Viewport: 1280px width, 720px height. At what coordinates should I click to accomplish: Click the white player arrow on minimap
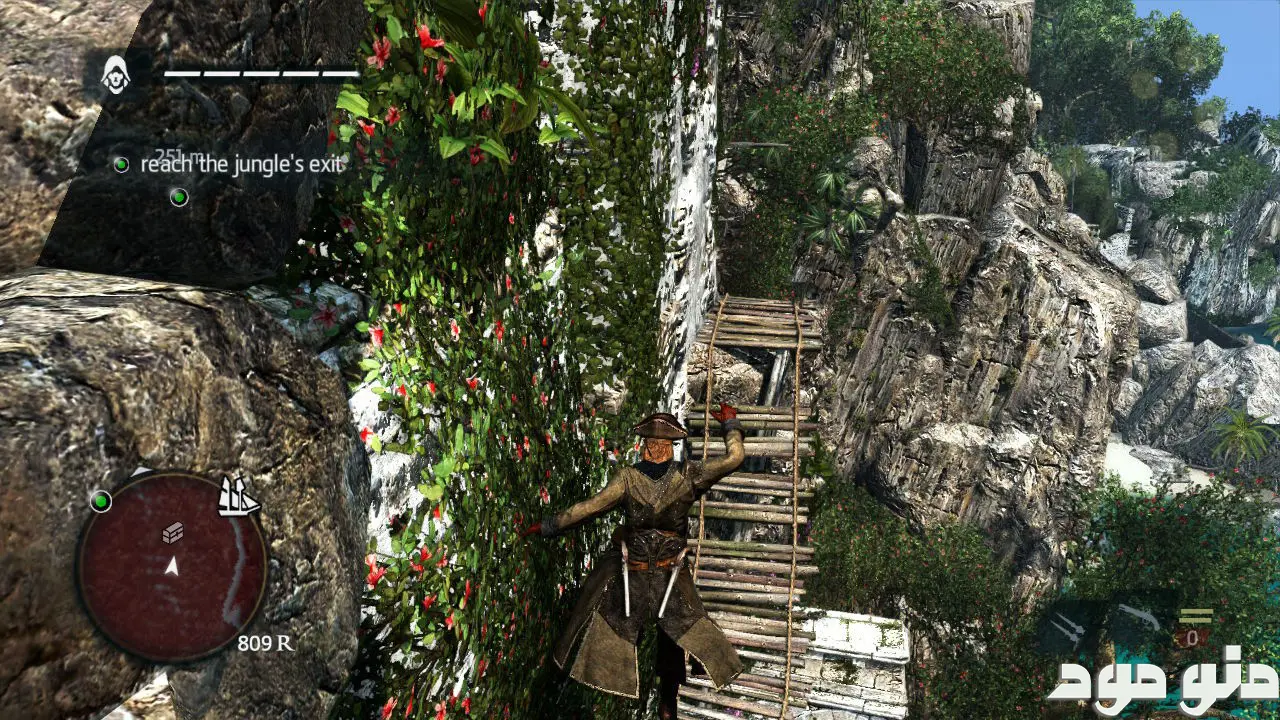172,567
